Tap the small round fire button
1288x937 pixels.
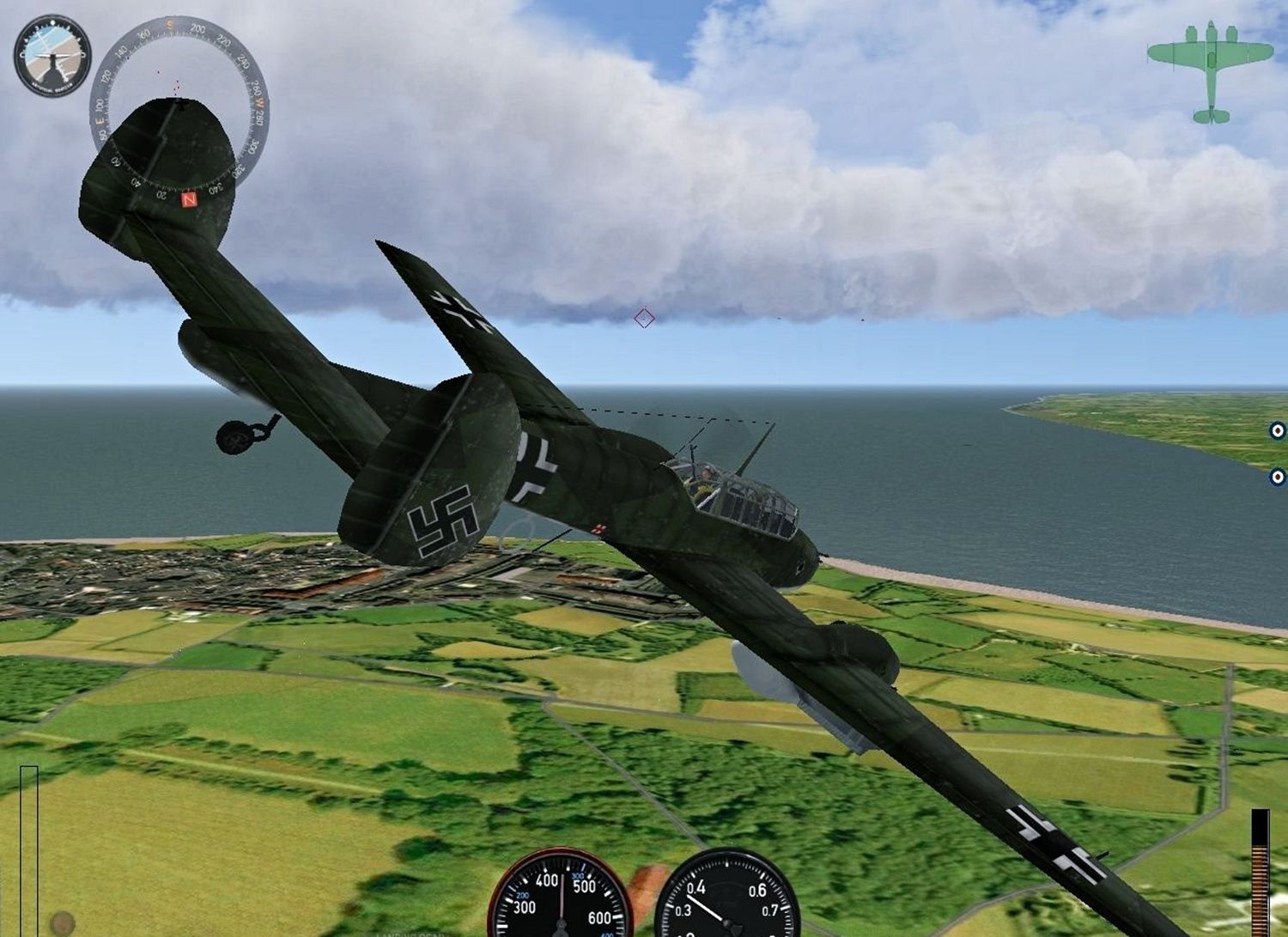click(x=62, y=923)
